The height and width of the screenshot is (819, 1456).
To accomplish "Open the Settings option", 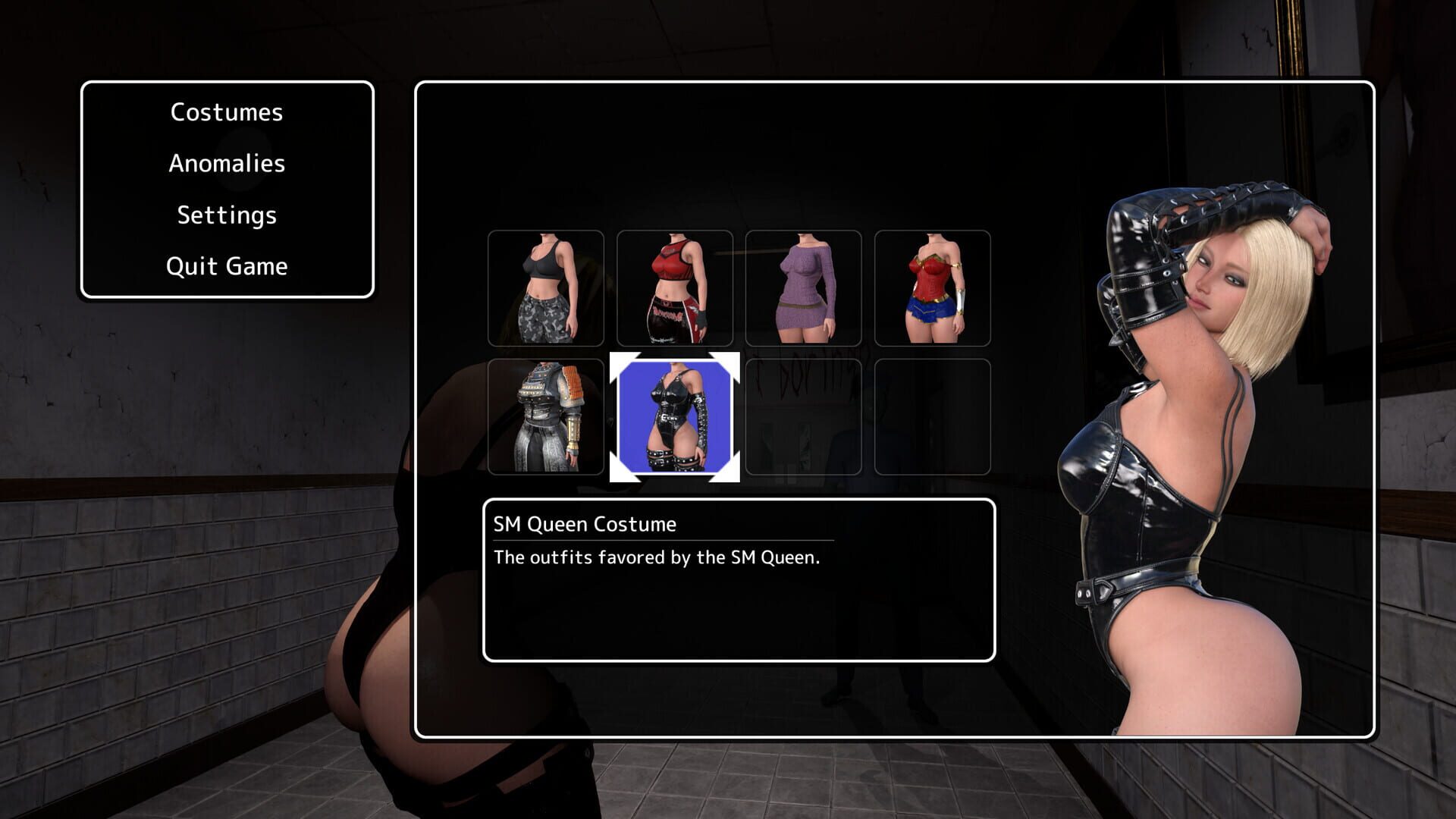I will coord(226,215).
